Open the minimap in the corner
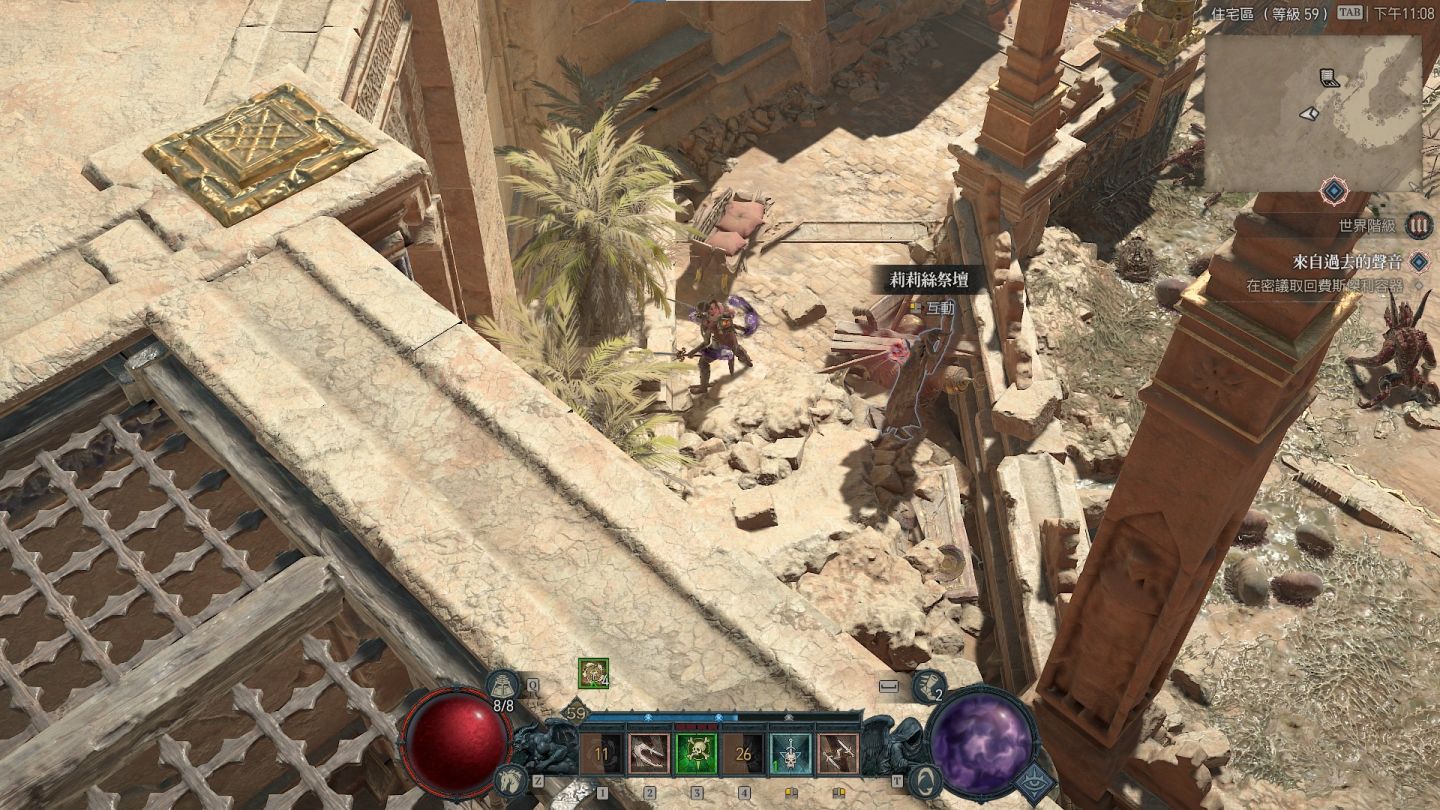The height and width of the screenshot is (810, 1440). [1312, 112]
